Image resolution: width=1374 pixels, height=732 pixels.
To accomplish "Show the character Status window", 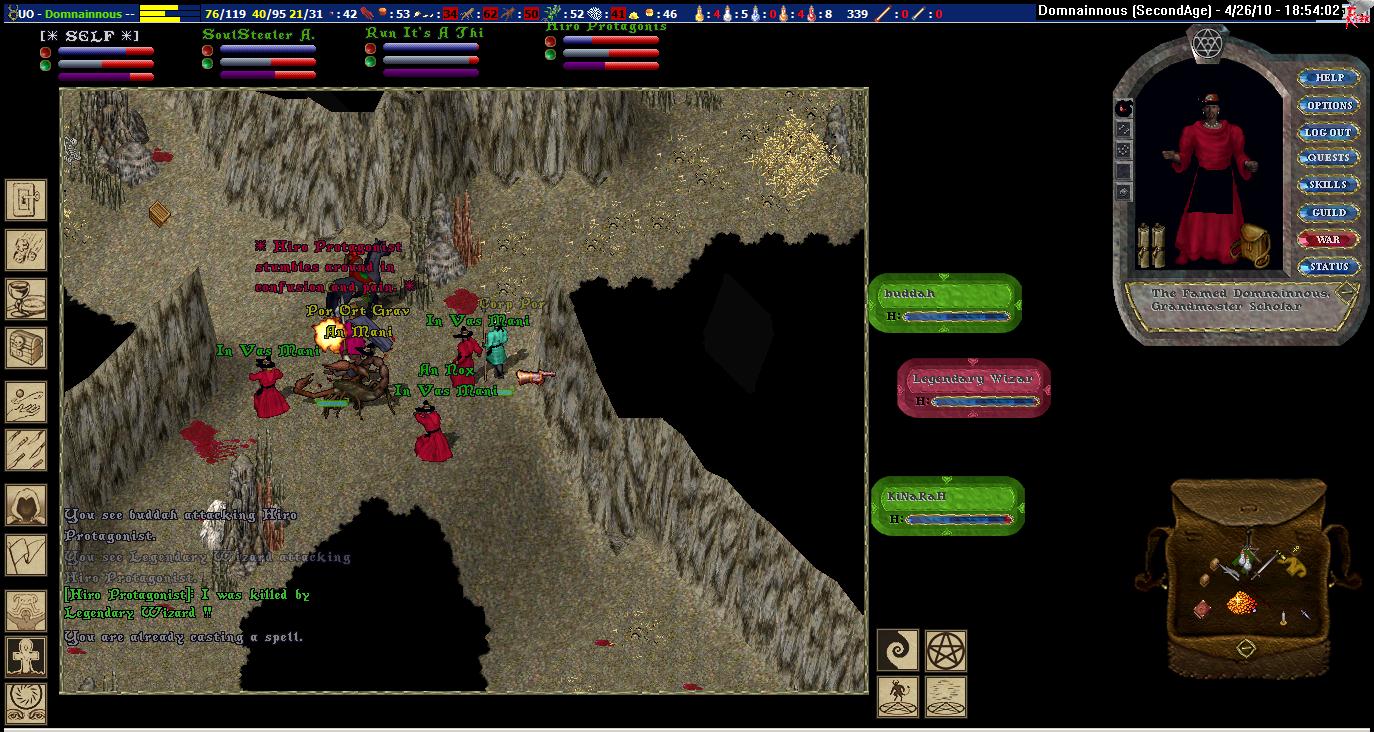I will click(x=1329, y=267).
